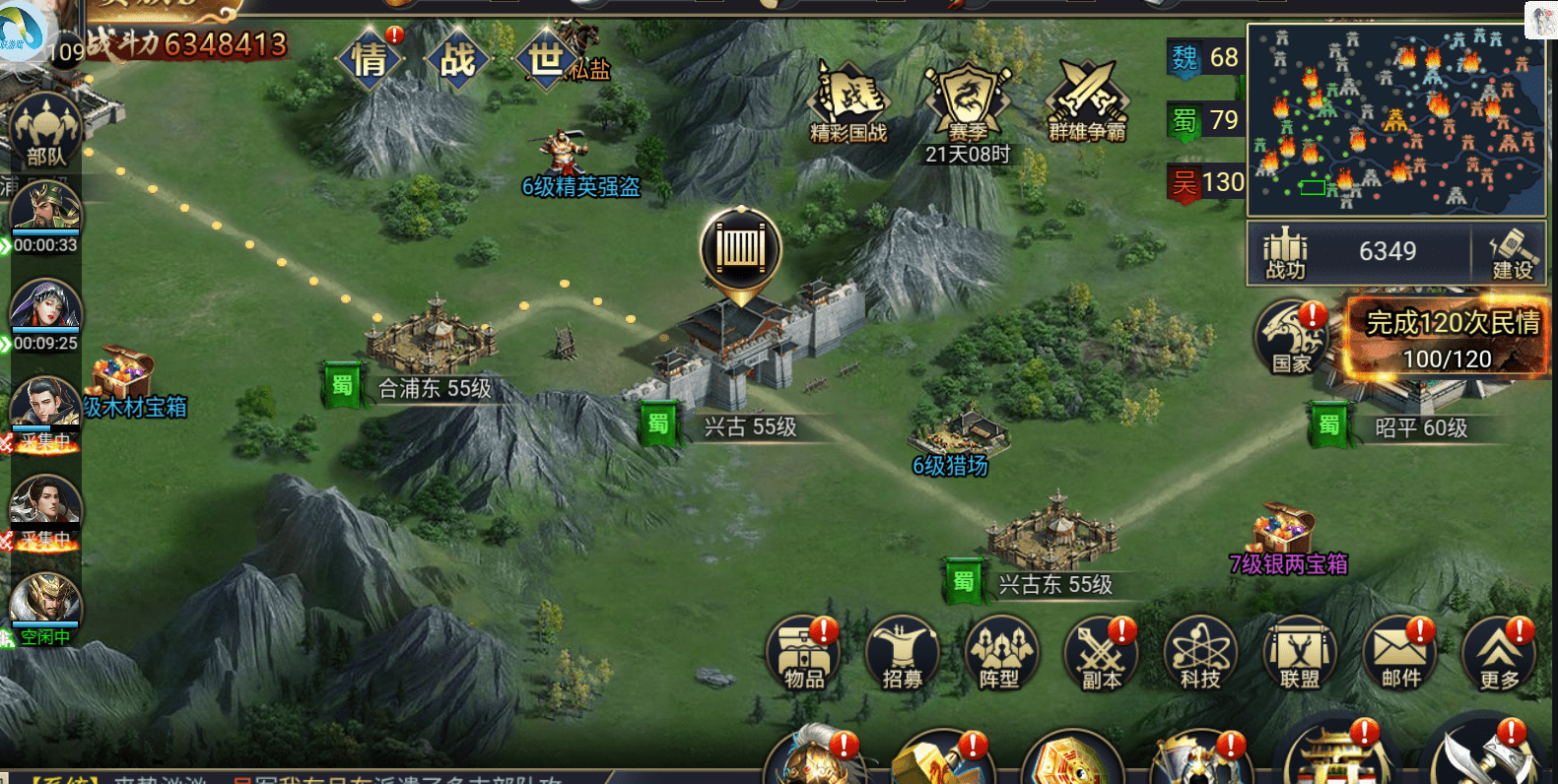Expand the 更多 more menu
Viewport: 1558px width, 784px height.
[1499, 654]
